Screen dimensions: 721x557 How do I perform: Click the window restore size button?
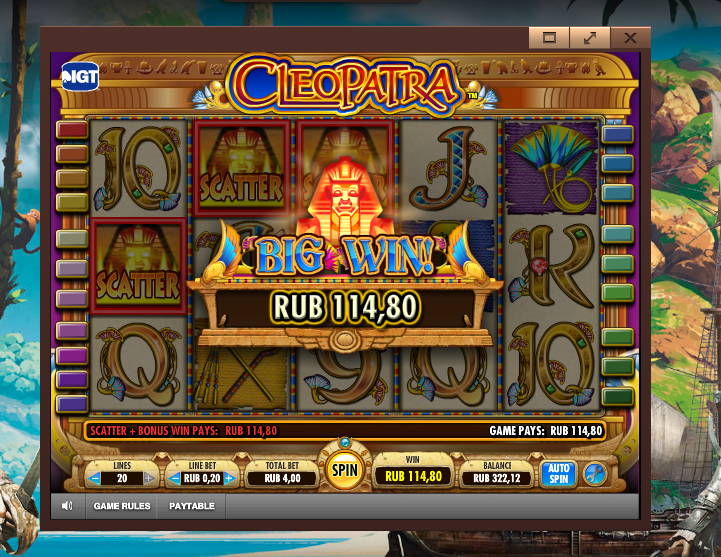pos(549,37)
